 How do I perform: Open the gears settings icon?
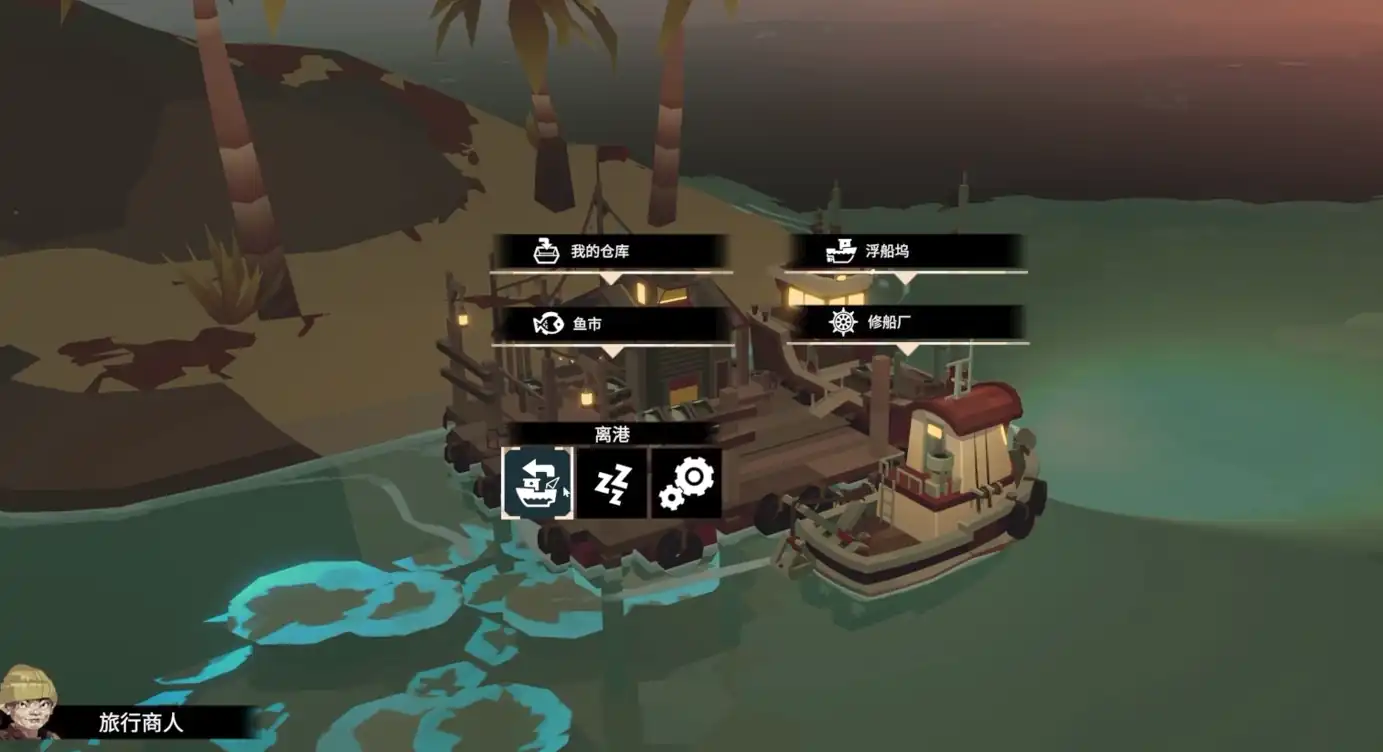tap(686, 483)
